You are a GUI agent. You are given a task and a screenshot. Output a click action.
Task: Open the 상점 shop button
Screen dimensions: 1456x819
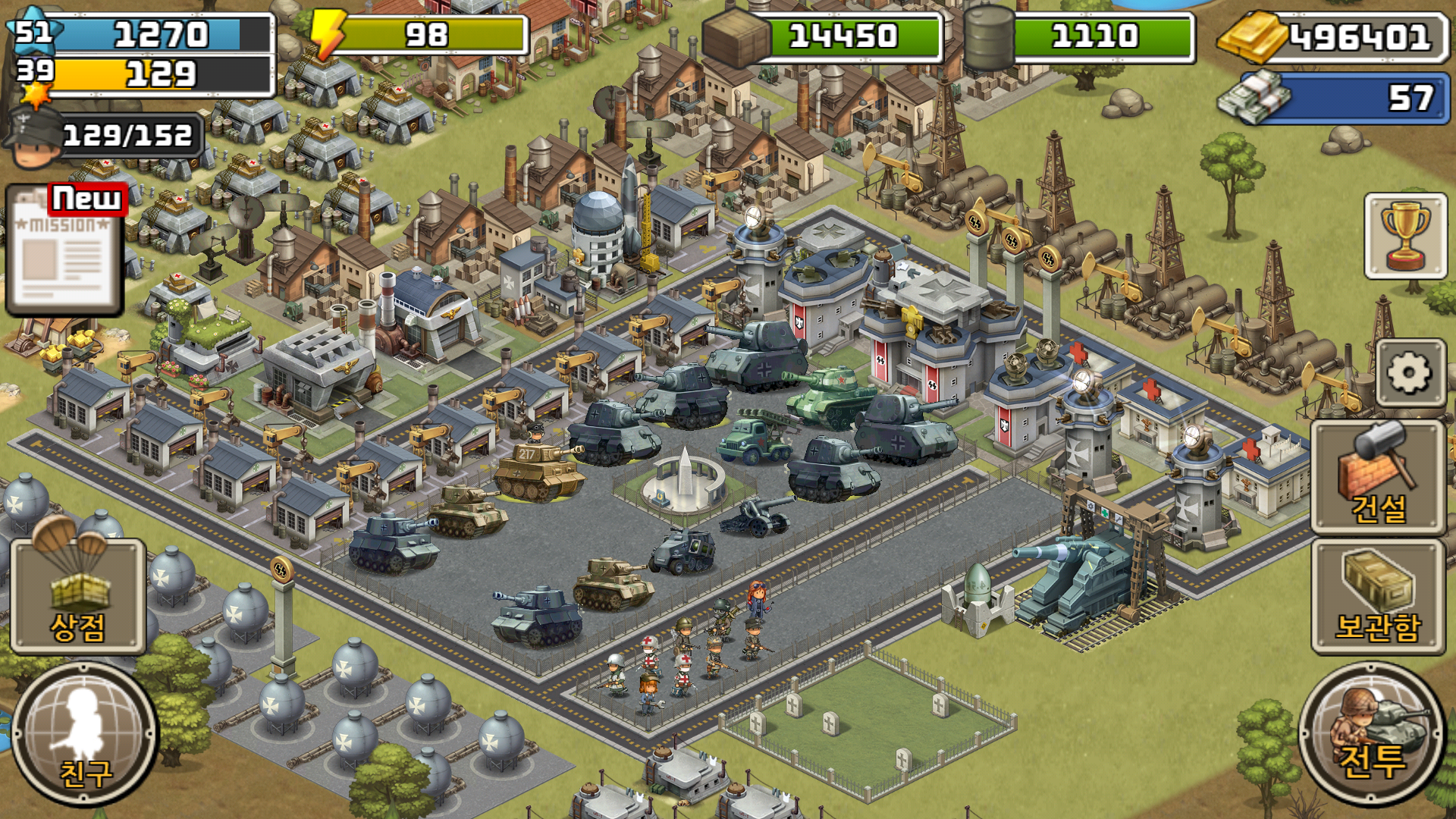pyautogui.click(x=77, y=597)
